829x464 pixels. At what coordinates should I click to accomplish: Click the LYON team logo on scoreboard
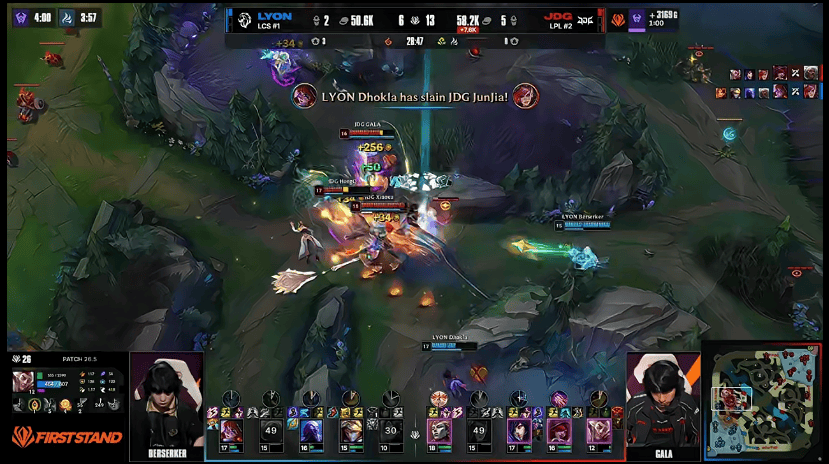coord(243,18)
